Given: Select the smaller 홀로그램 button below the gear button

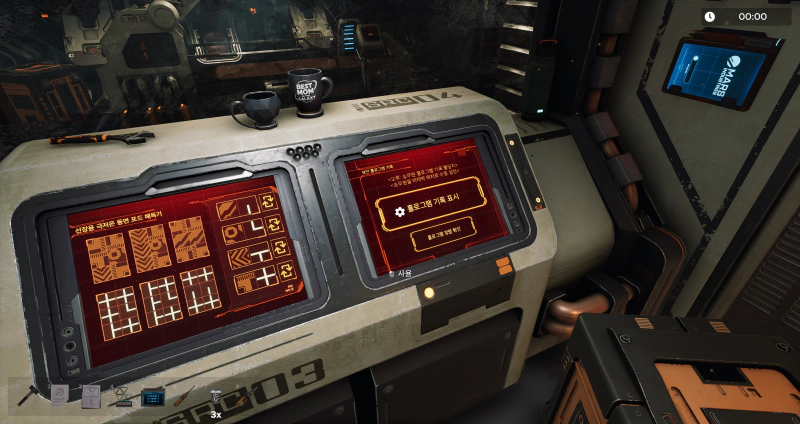Looking at the screenshot, I should click(437, 240).
